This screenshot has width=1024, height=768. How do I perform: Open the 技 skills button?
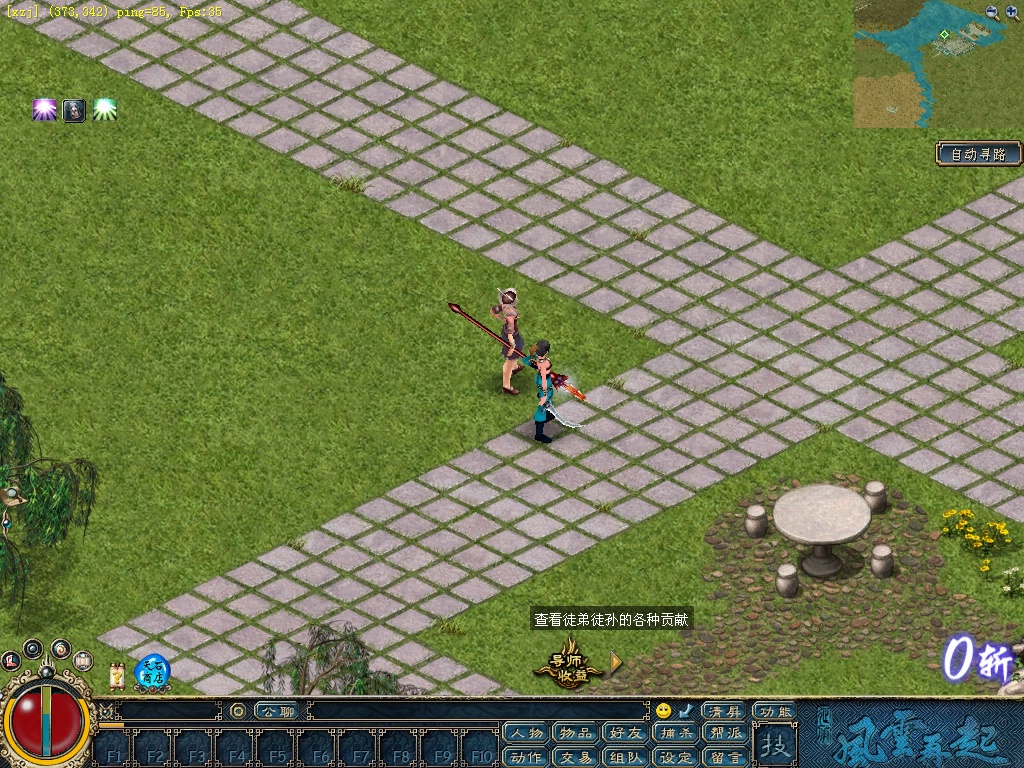pos(774,745)
